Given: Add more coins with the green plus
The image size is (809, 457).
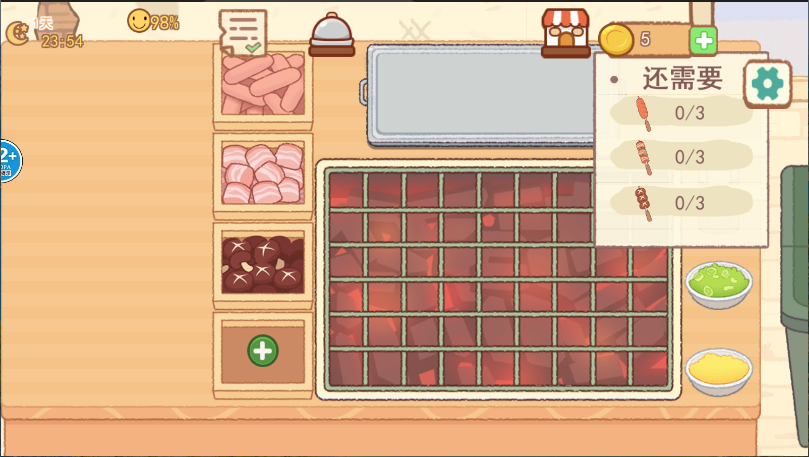Looking at the screenshot, I should pyautogui.click(x=704, y=40).
